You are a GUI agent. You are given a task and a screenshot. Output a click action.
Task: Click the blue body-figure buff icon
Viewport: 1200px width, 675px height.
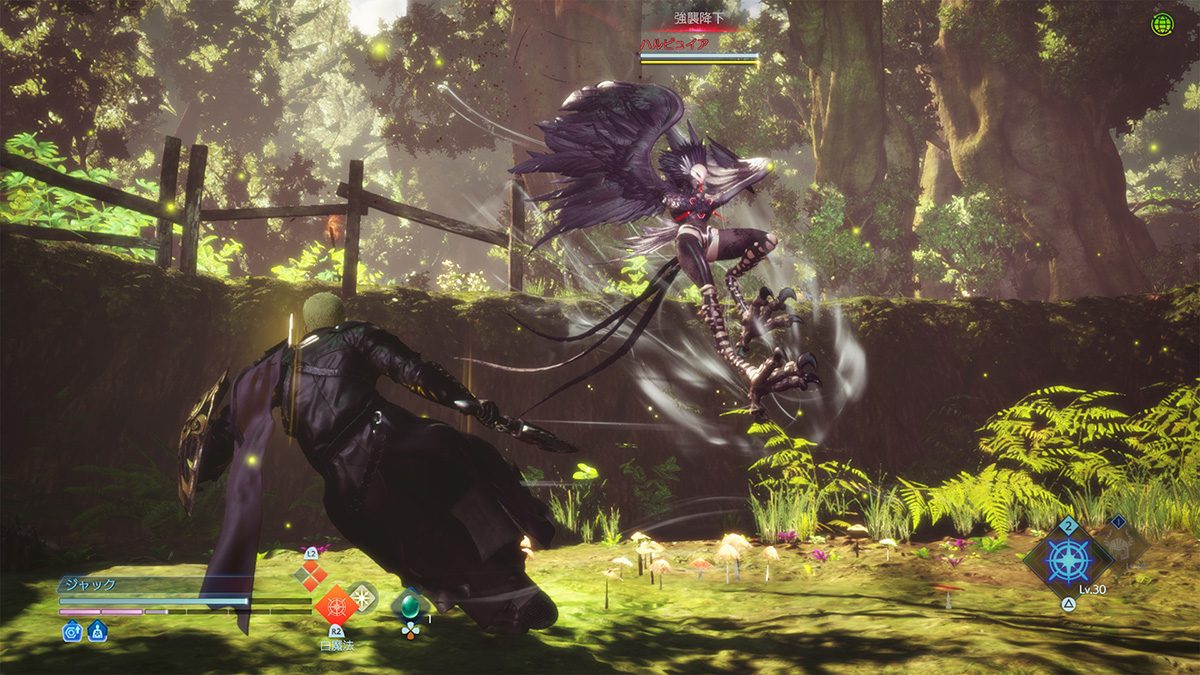coord(97,631)
